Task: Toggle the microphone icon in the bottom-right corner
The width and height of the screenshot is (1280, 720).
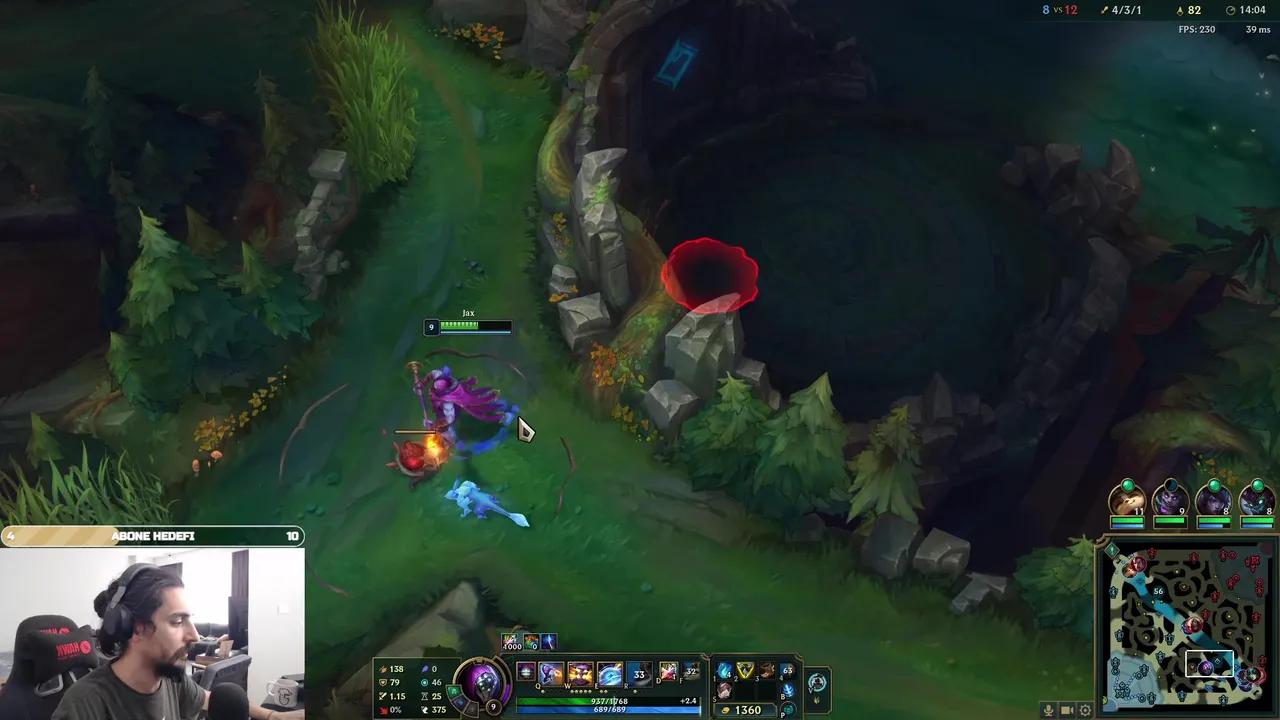Action: tap(1048, 710)
